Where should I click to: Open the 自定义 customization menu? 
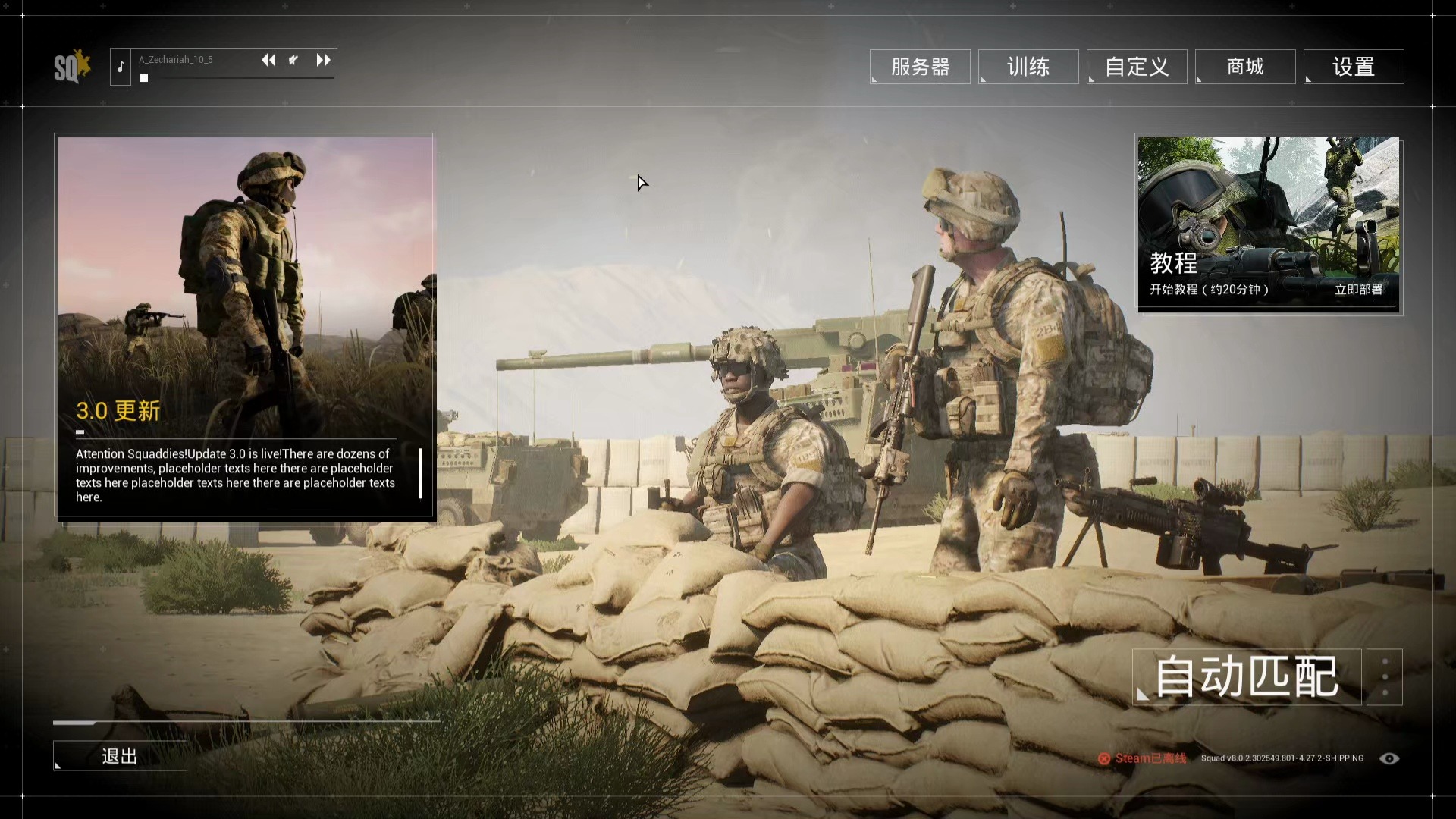click(x=1136, y=67)
